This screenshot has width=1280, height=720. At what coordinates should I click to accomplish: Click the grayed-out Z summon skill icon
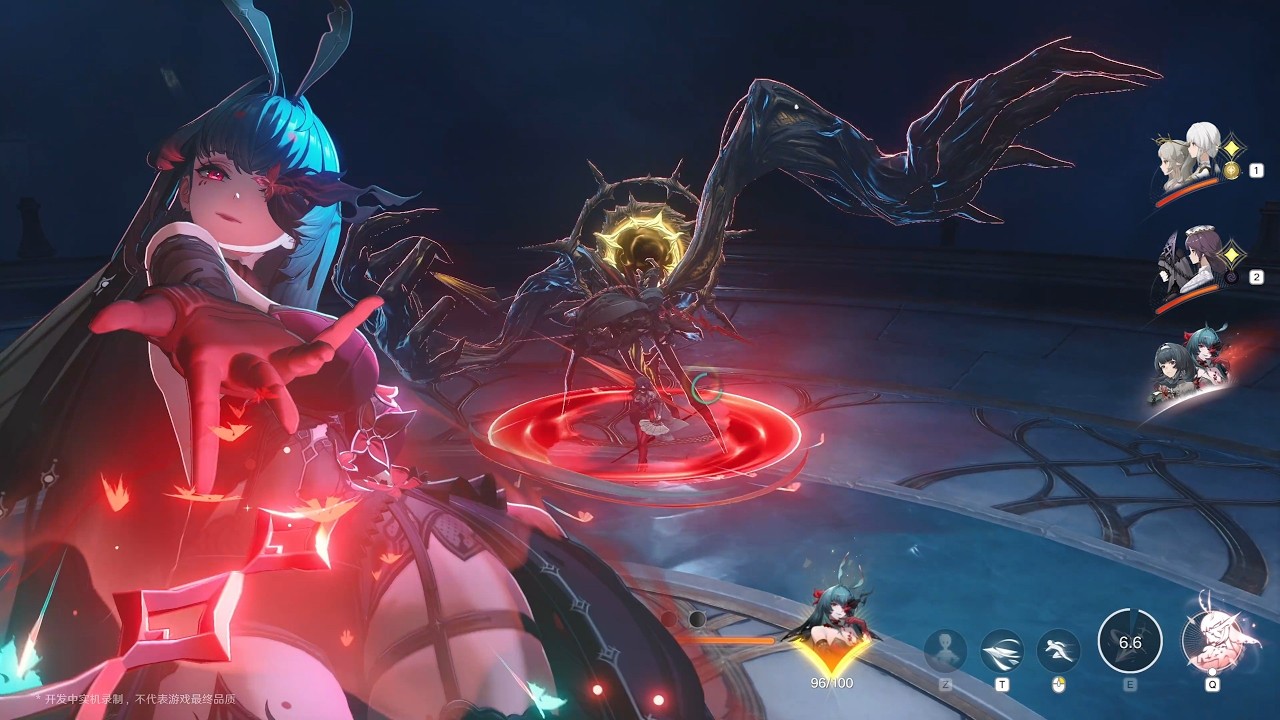point(944,650)
